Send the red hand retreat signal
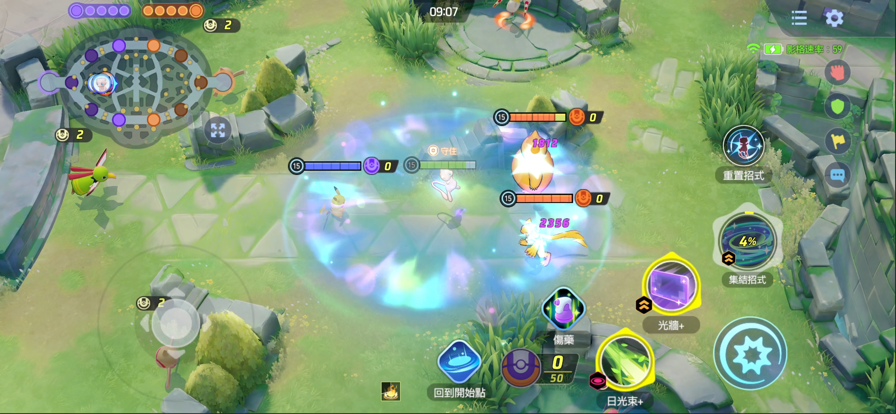Screen dimensions: 896x414 (837, 71)
